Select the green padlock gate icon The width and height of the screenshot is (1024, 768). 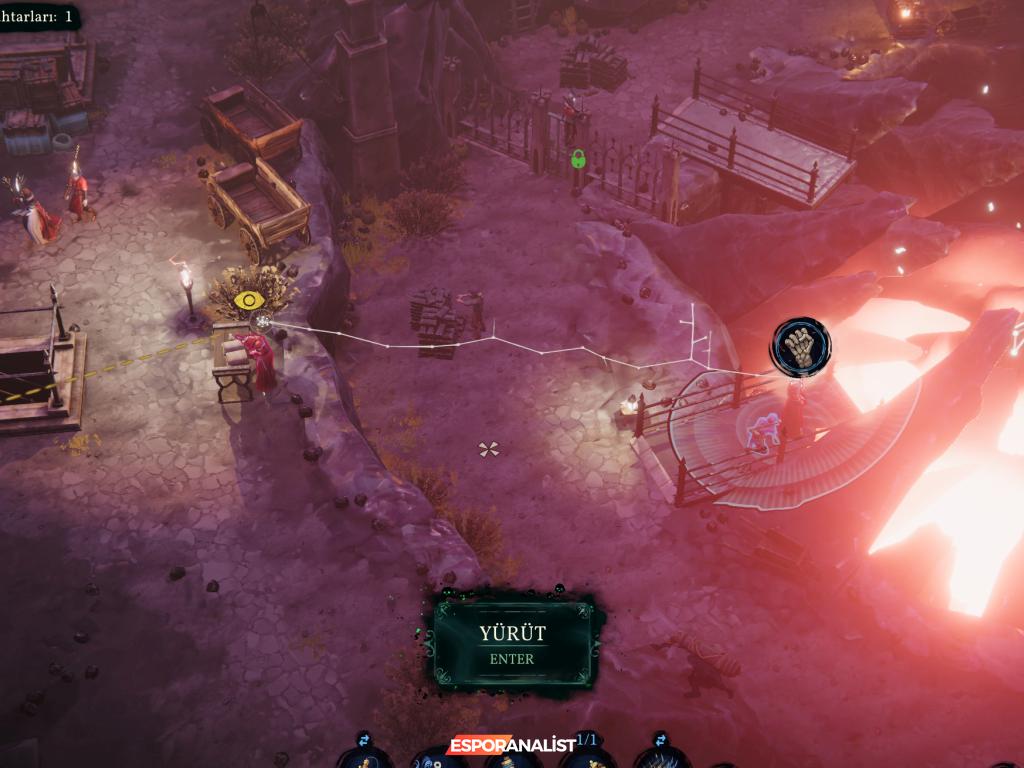[577, 158]
